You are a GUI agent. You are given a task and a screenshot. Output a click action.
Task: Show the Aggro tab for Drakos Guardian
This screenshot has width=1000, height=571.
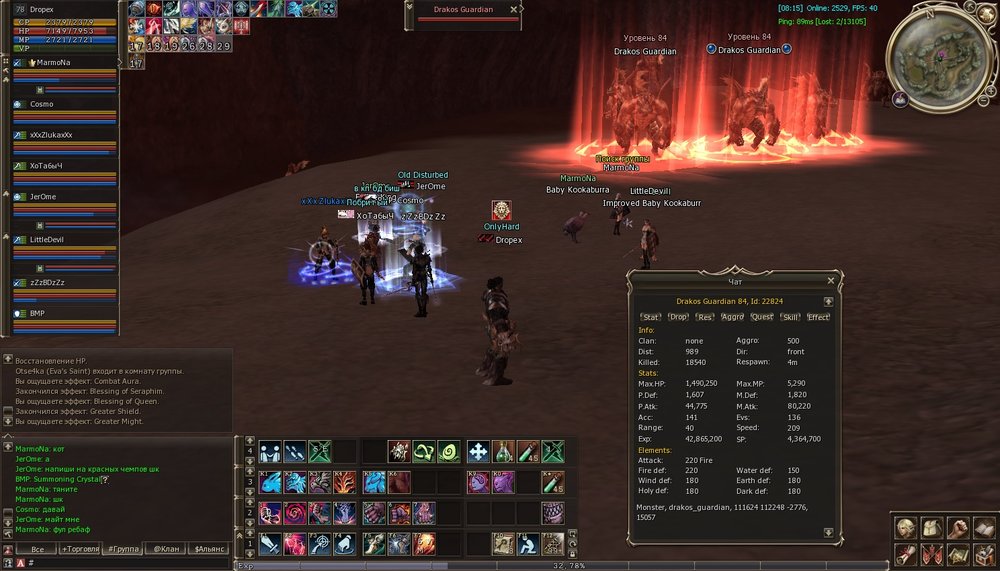pos(733,317)
